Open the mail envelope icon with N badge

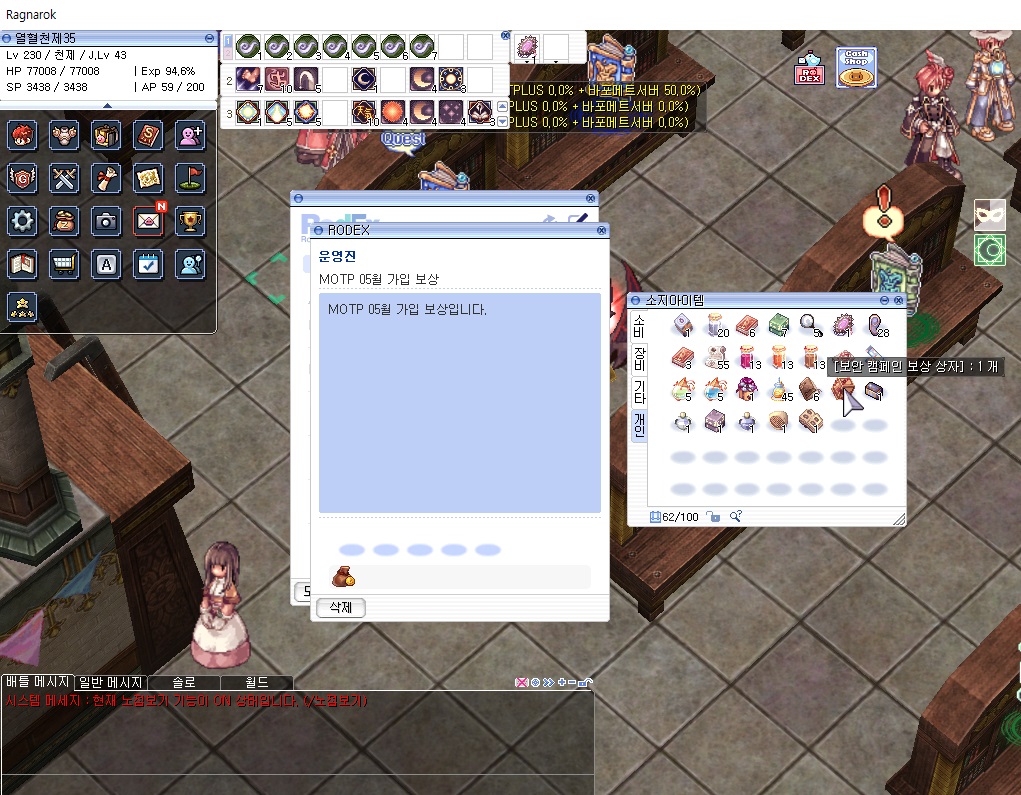(x=148, y=221)
